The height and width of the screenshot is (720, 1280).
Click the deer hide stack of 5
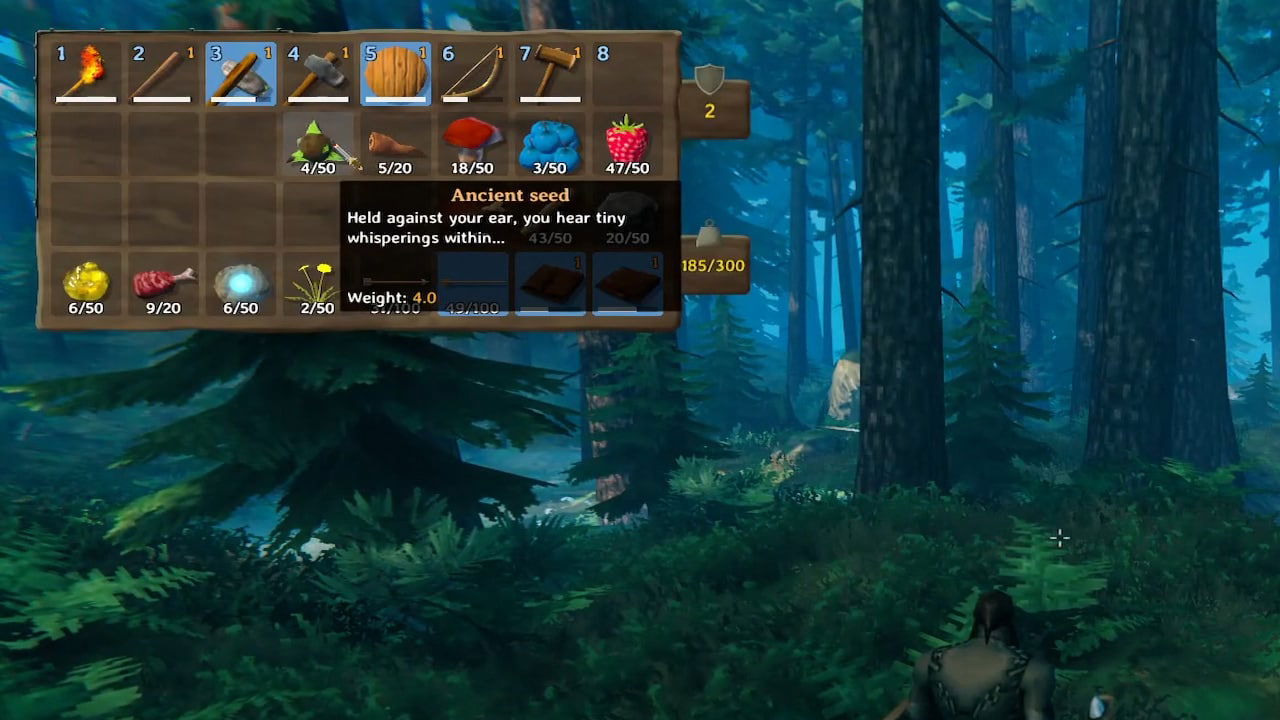pos(396,143)
